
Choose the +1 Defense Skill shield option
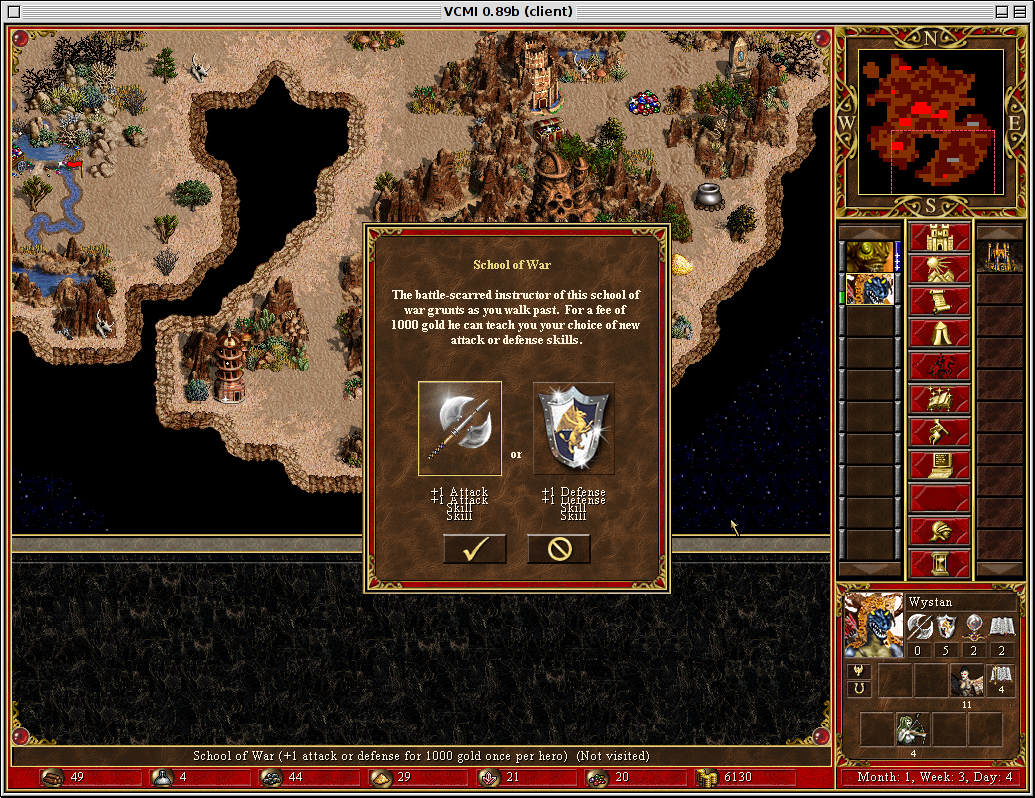(x=573, y=428)
